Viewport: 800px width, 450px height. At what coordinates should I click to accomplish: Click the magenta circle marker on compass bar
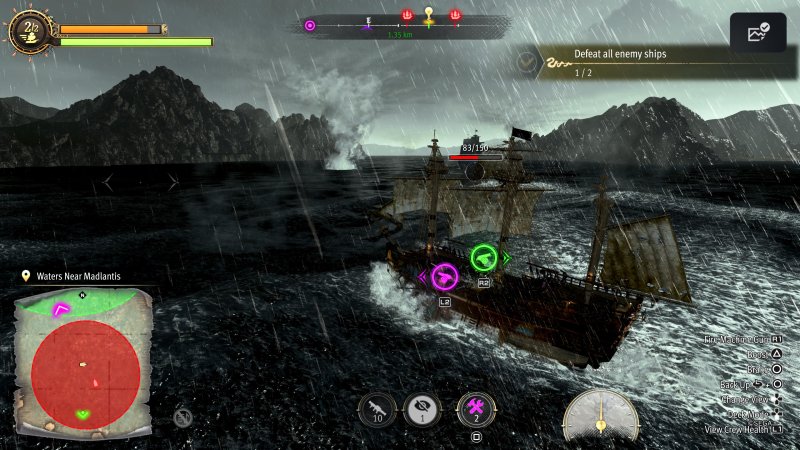click(310, 25)
